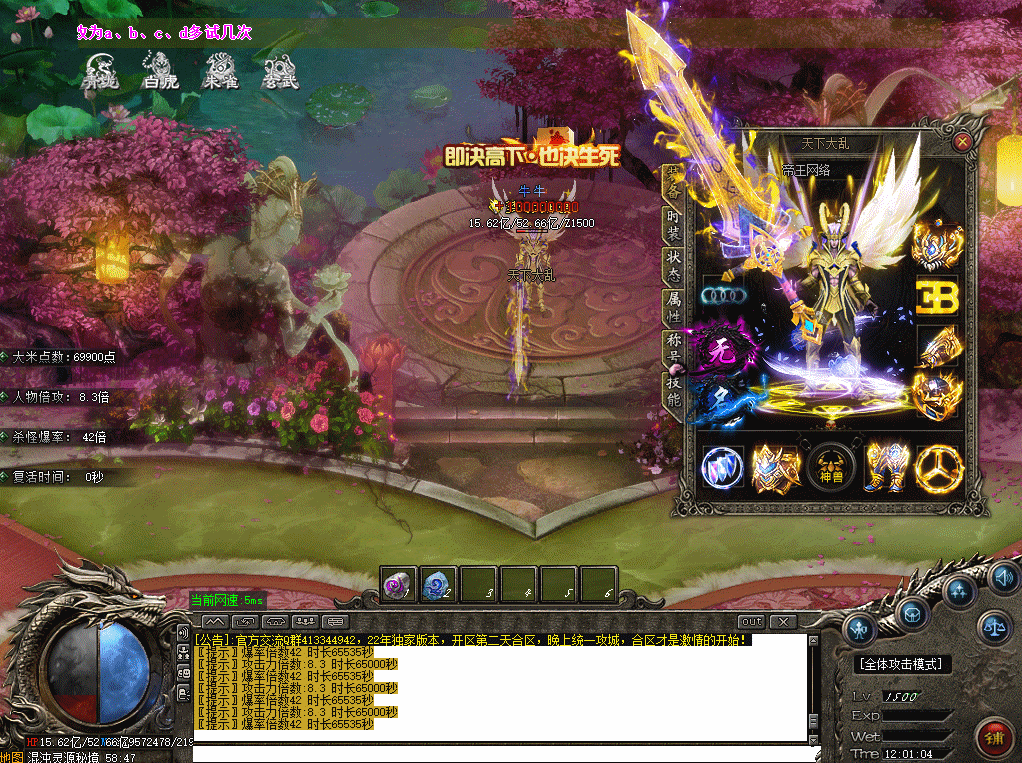1022x763 pixels.
Task: Close the character equipment panel
Action: 962,142
